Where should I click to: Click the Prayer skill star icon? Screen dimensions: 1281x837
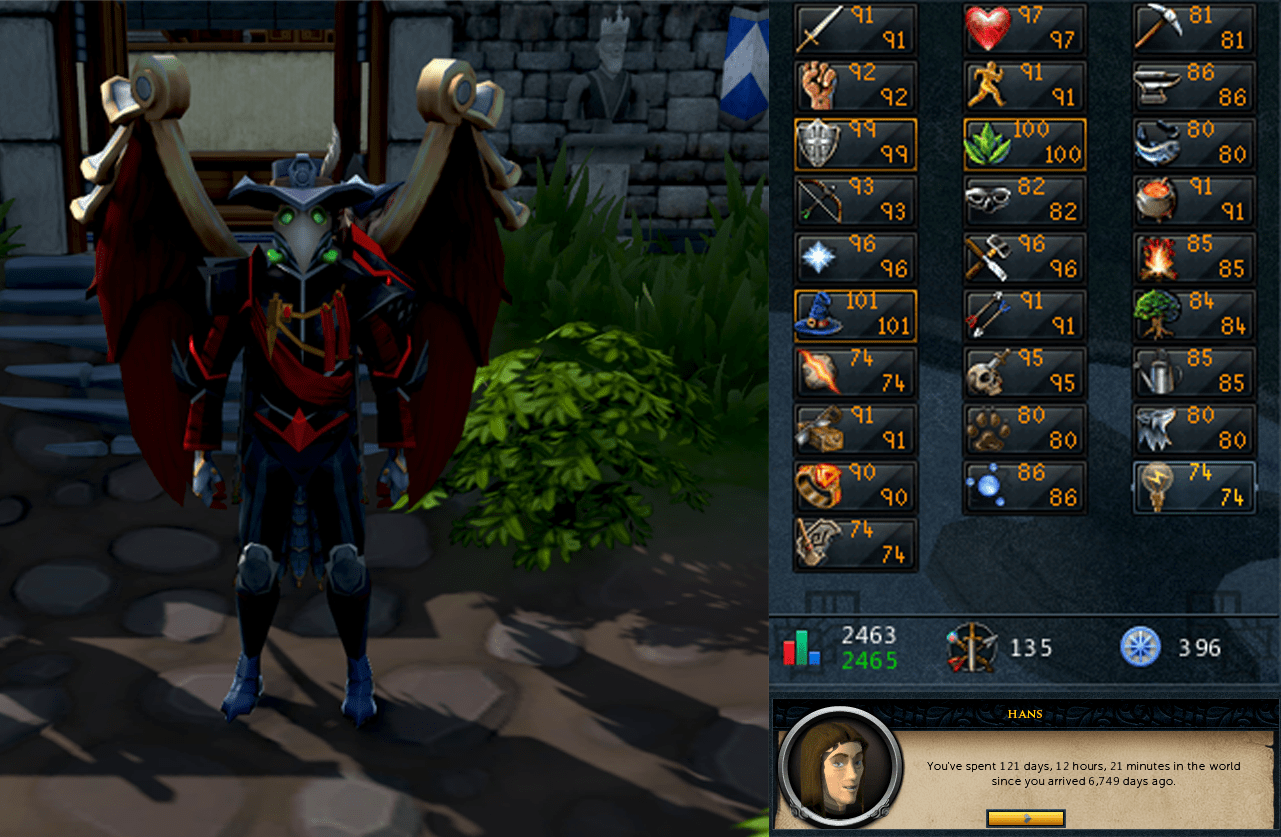(x=855, y=258)
